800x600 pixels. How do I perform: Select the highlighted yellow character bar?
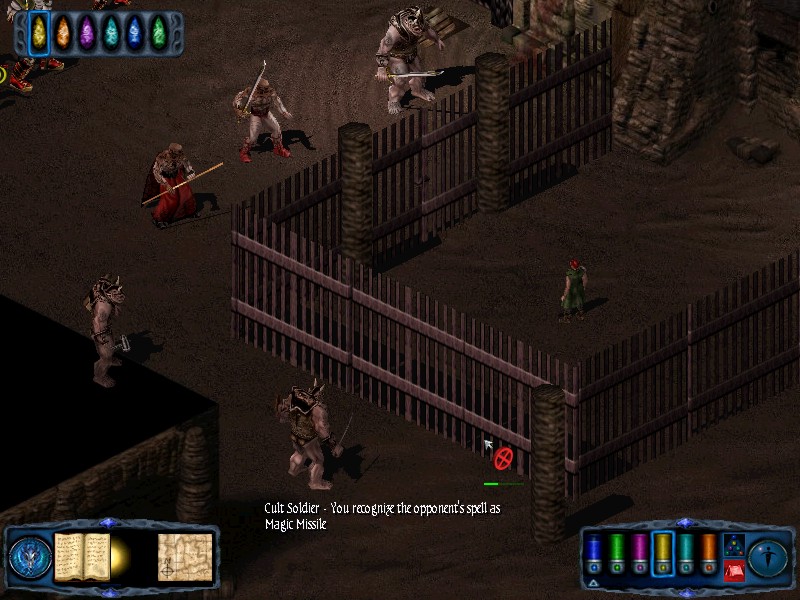point(663,553)
